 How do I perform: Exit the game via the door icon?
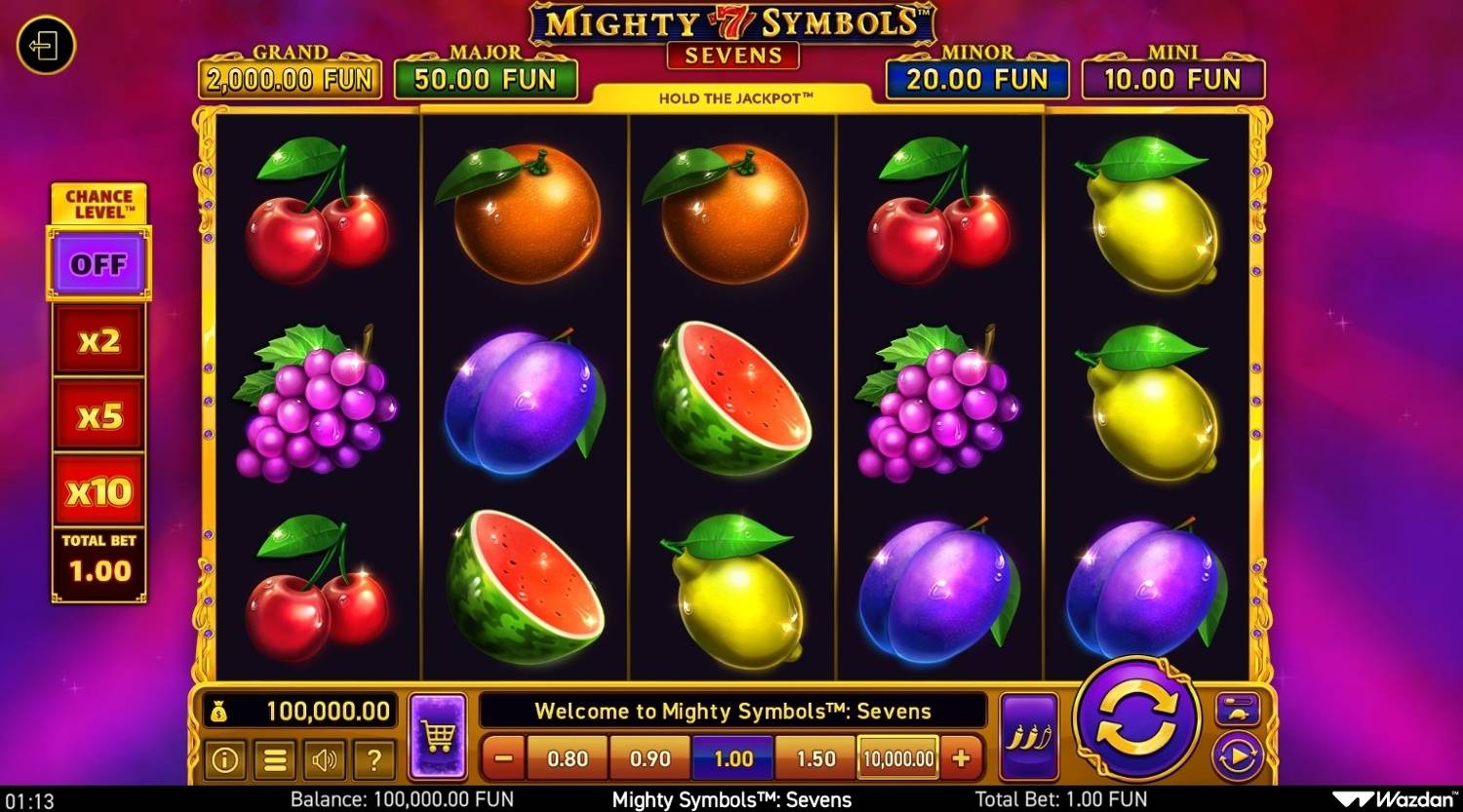pyautogui.click(x=44, y=47)
